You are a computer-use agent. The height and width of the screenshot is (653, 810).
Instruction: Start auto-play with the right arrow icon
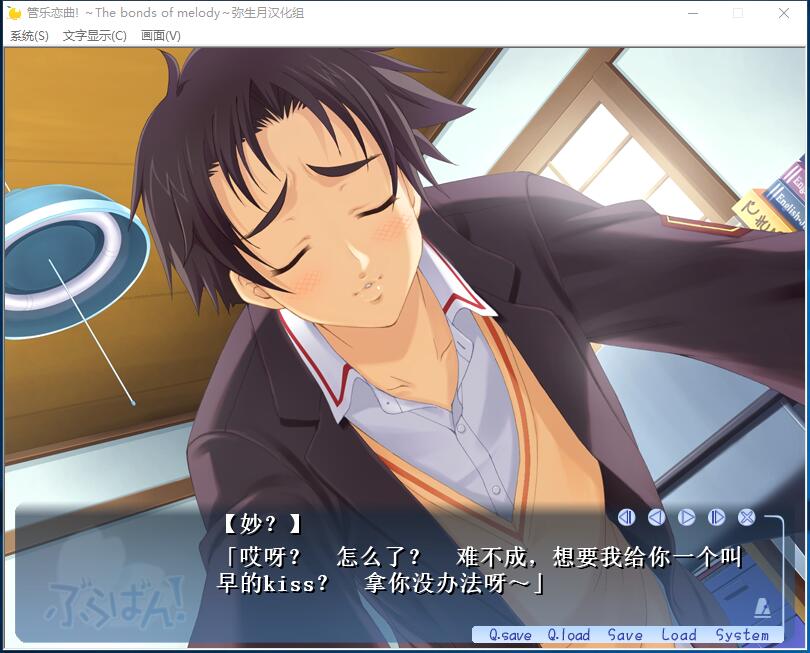(x=686, y=517)
